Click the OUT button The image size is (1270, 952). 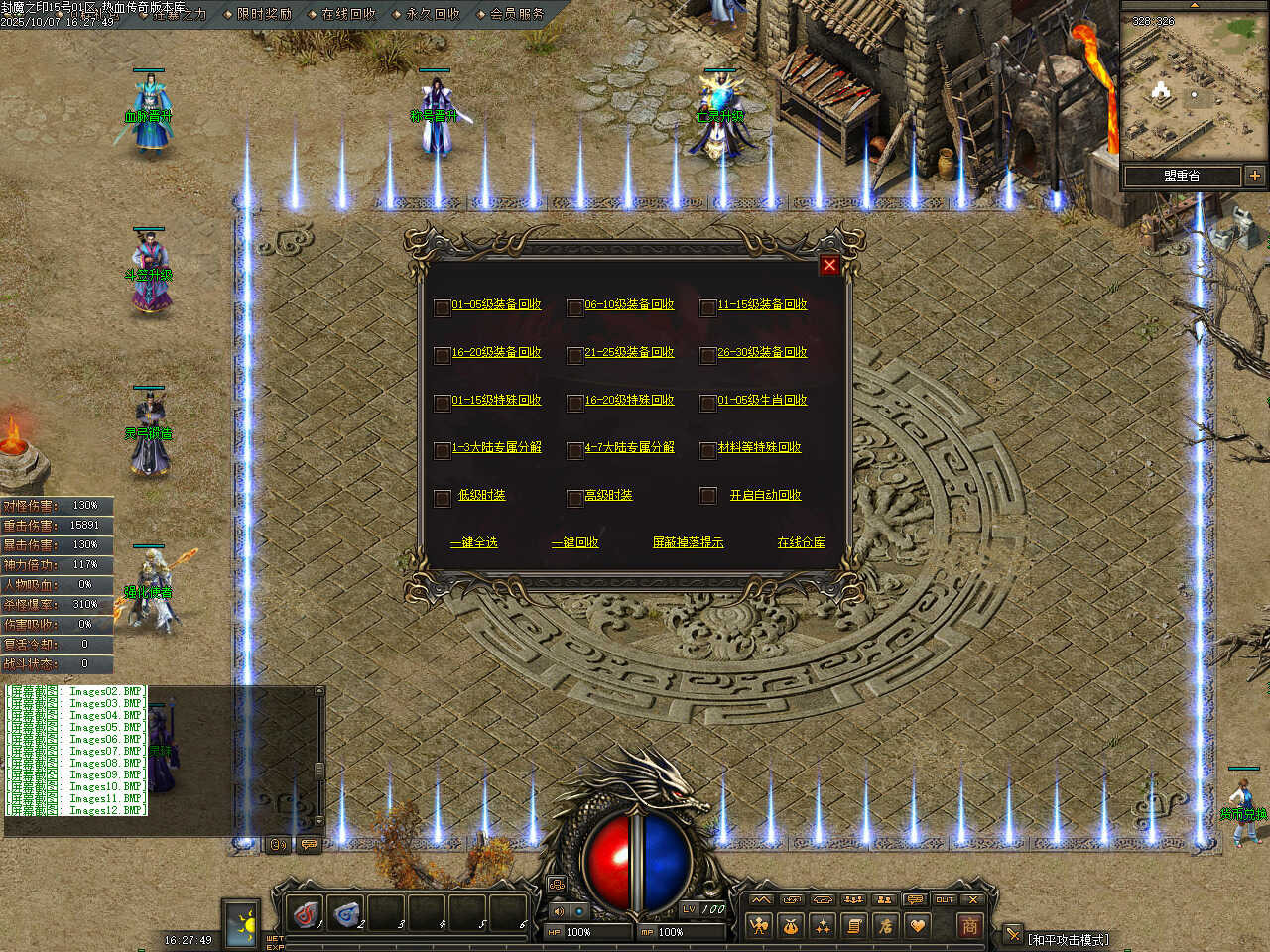pyautogui.click(x=945, y=899)
